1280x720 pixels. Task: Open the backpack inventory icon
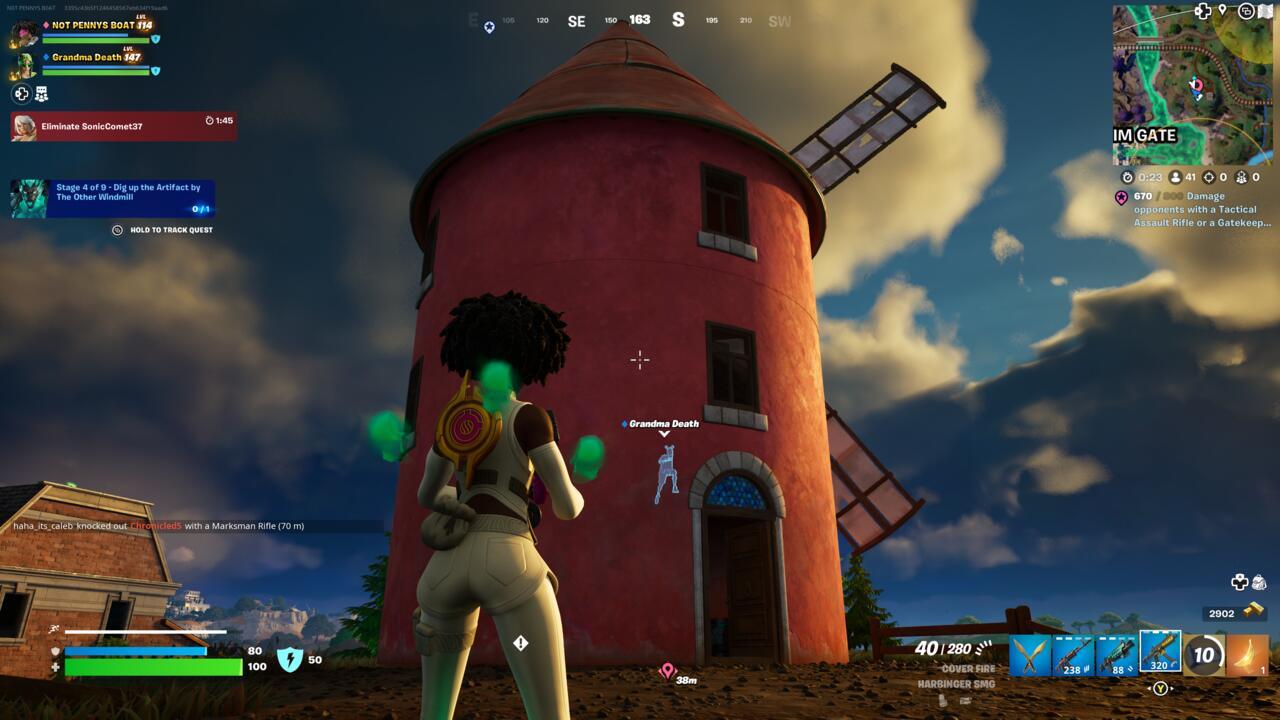[1259, 582]
